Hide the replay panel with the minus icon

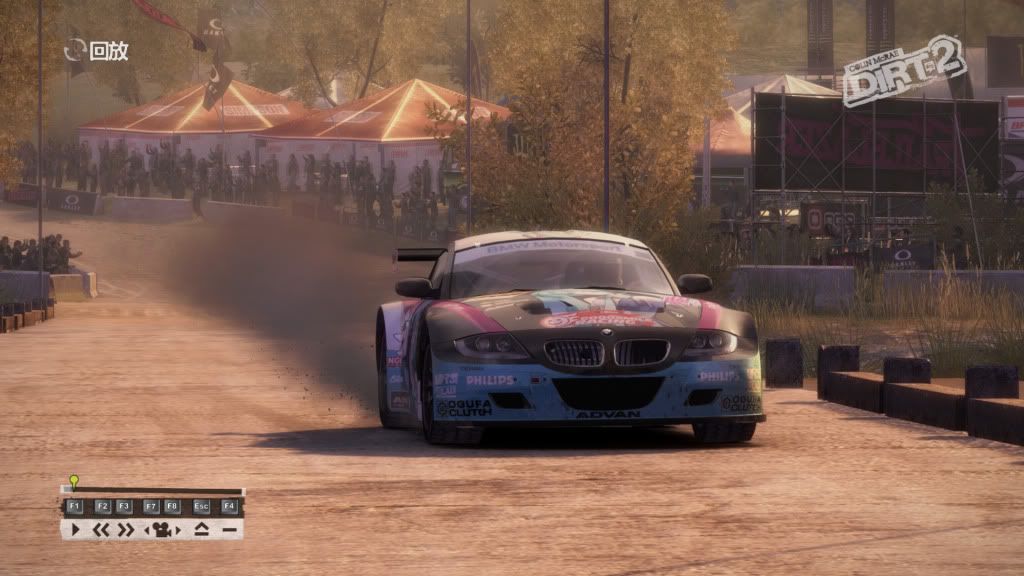tap(229, 529)
